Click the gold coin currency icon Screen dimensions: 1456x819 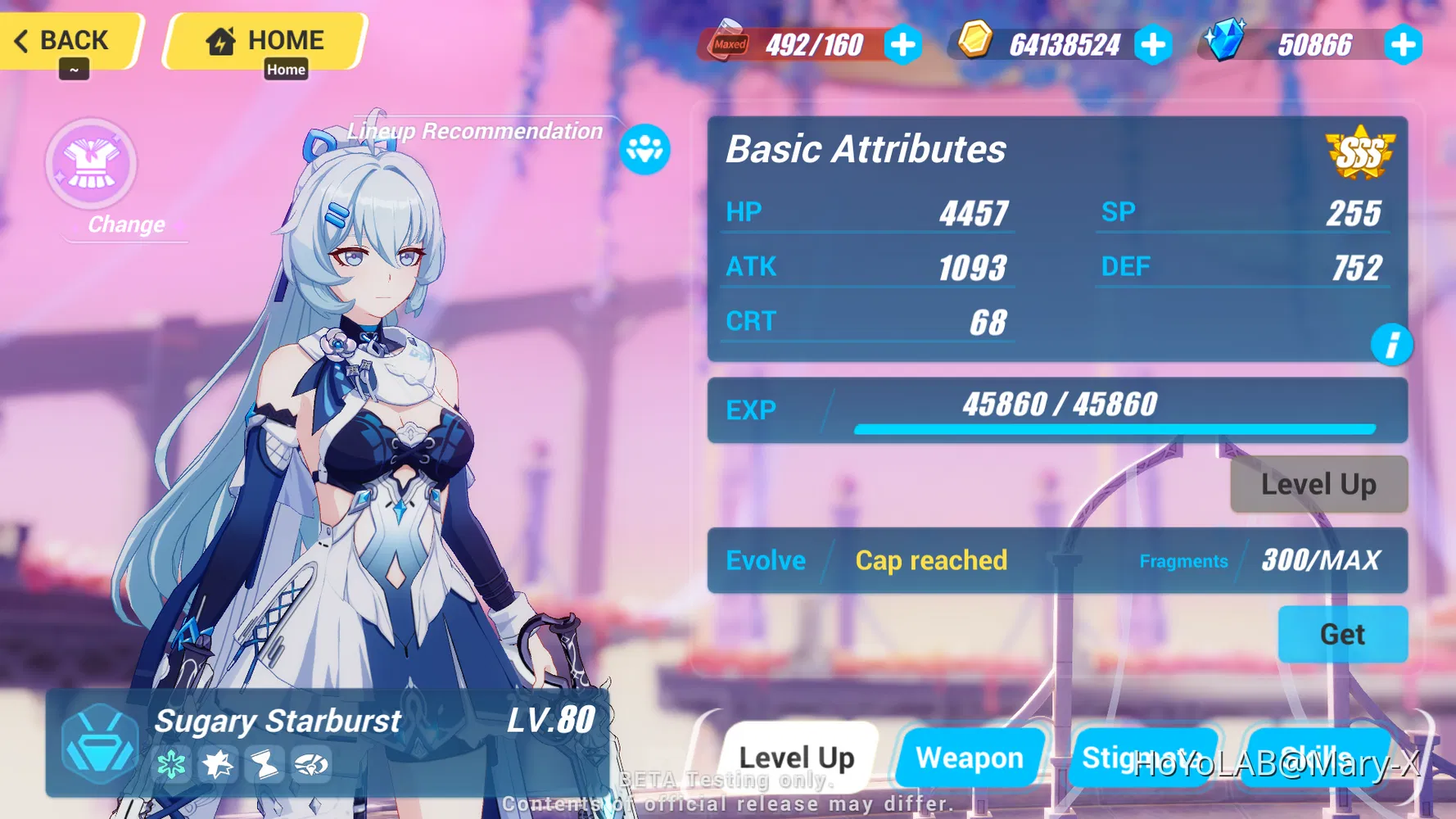click(x=975, y=42)
